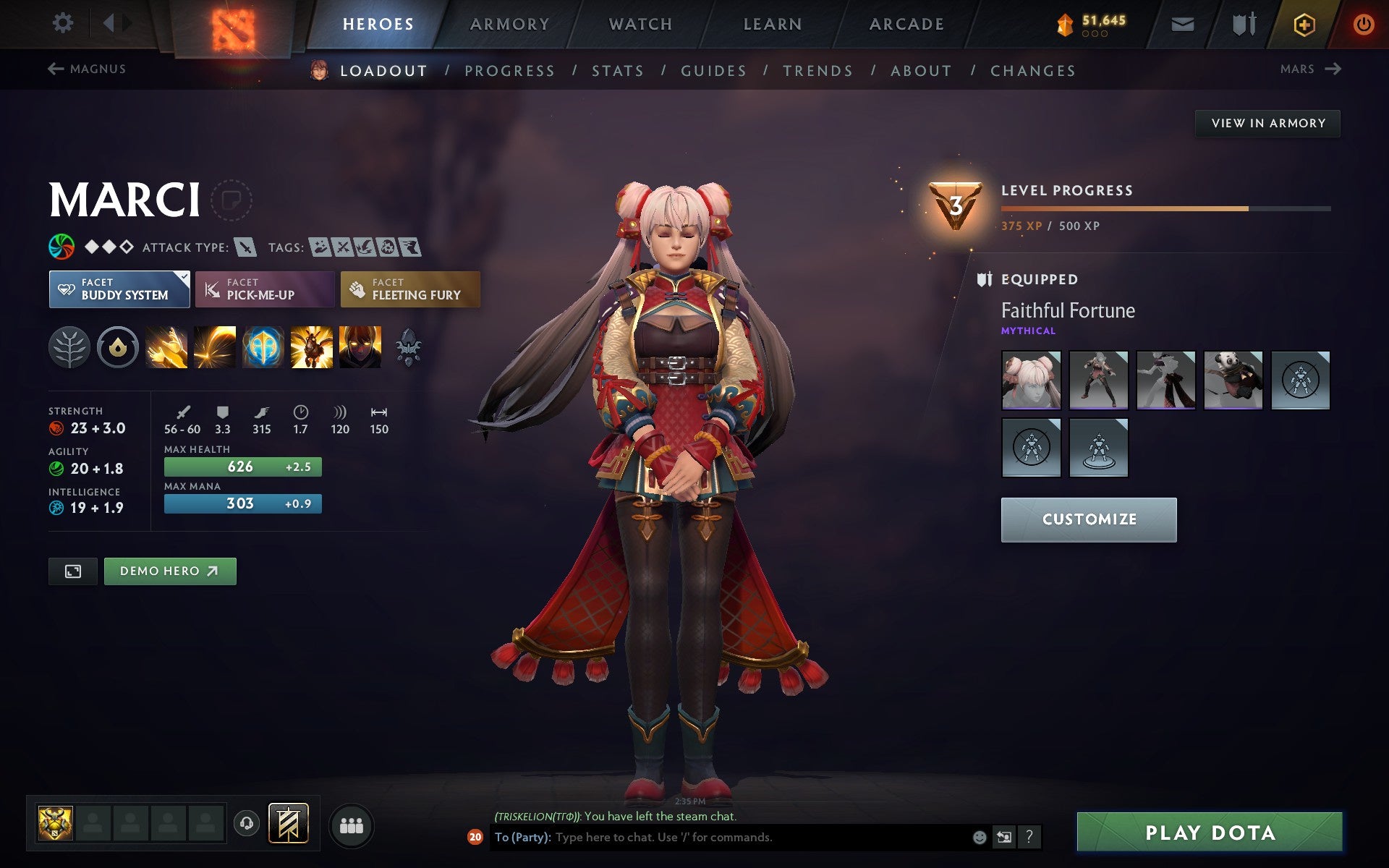Click the Aghanim's Shard upgrade icon

[409, 347]
